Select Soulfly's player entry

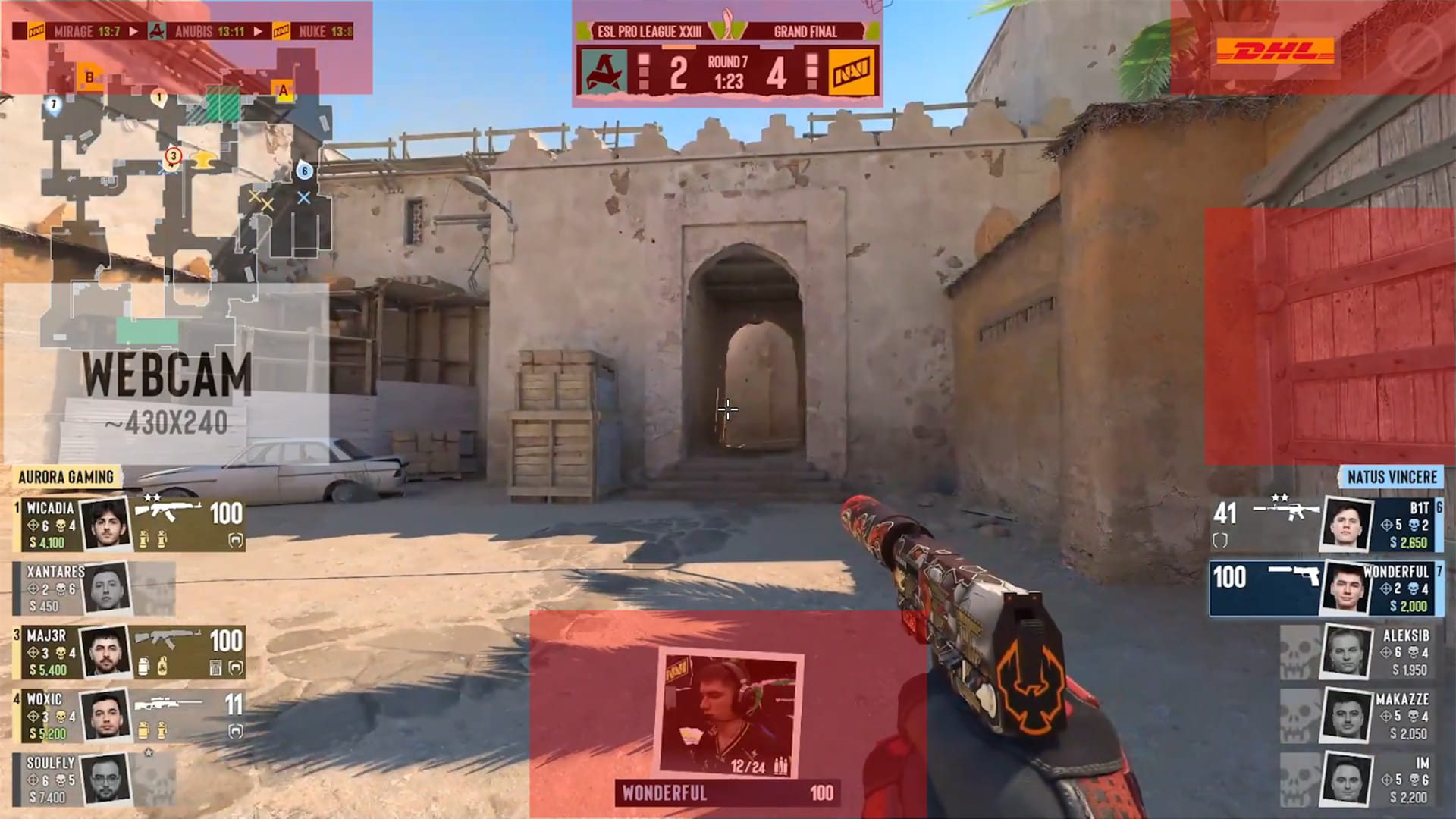pyautogui.click(x=95, y=779)
